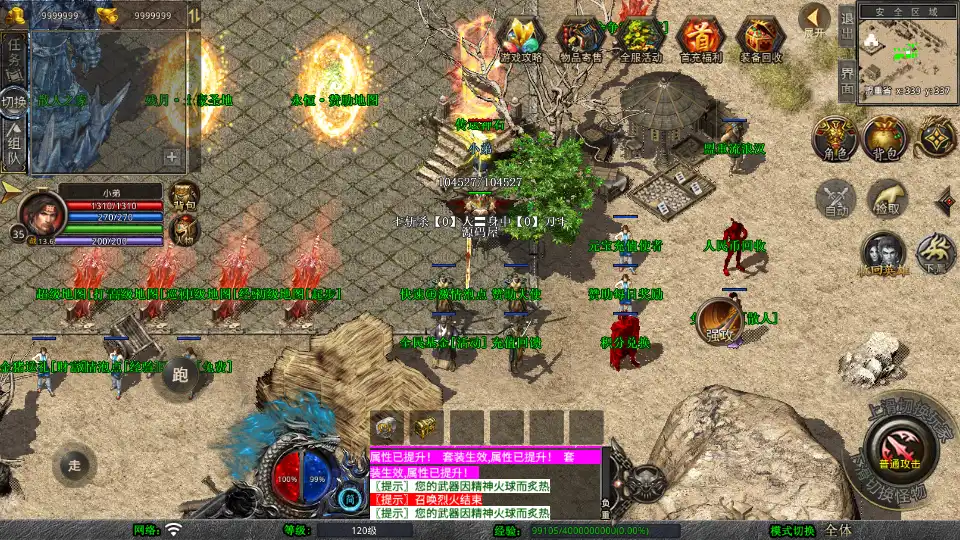Open the round 角色 character button
Screen dimensions: 960x540
(x=834, y=139)
